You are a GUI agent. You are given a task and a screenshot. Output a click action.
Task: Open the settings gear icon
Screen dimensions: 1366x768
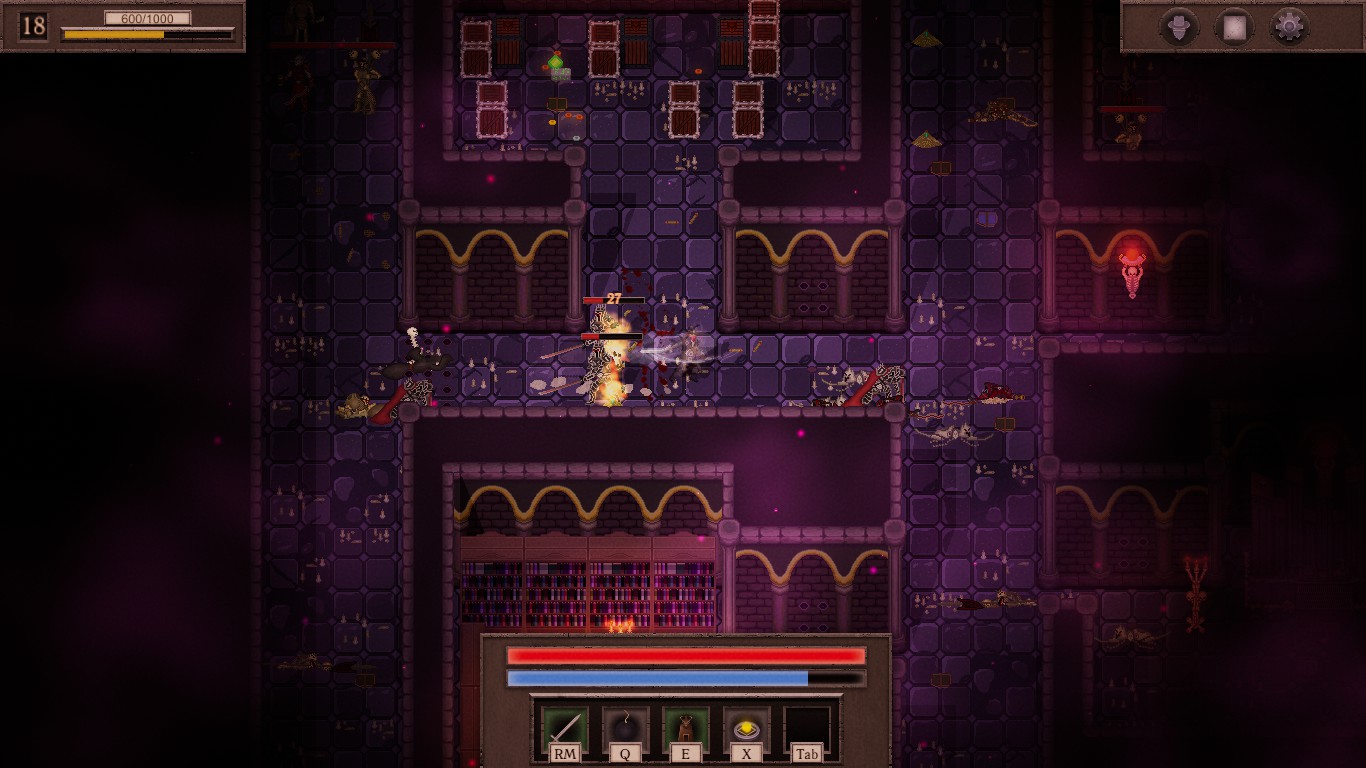coord(1290,25)
